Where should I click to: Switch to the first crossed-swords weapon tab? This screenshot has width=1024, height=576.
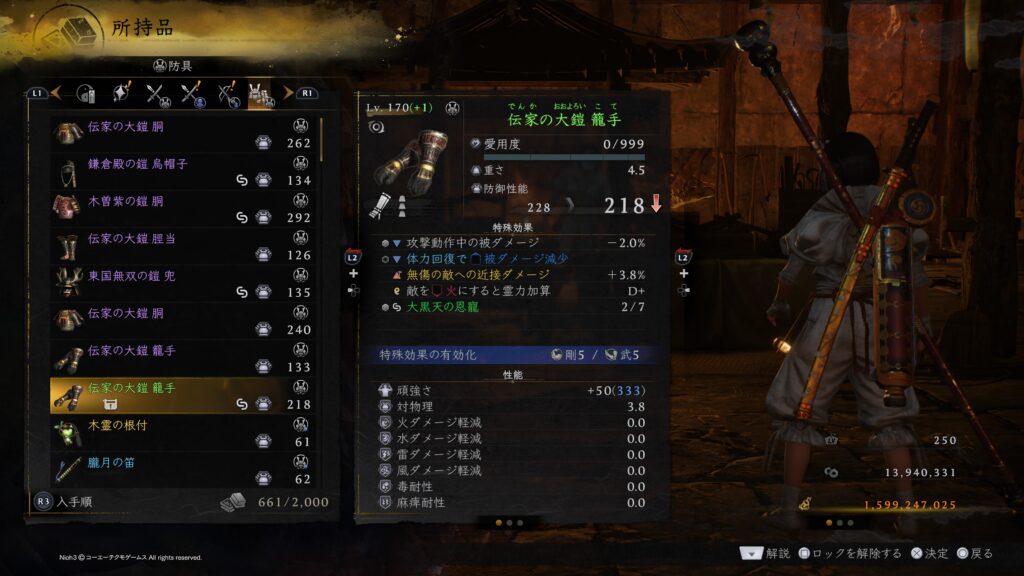[x=157, y=94]
